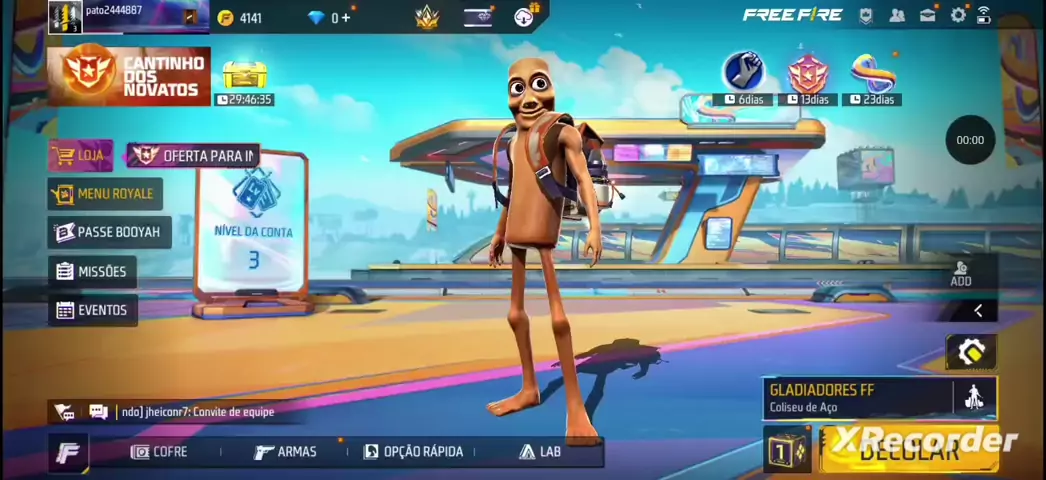Open the Passe Booyah screen
The image size is (1046, 480).
108,232
